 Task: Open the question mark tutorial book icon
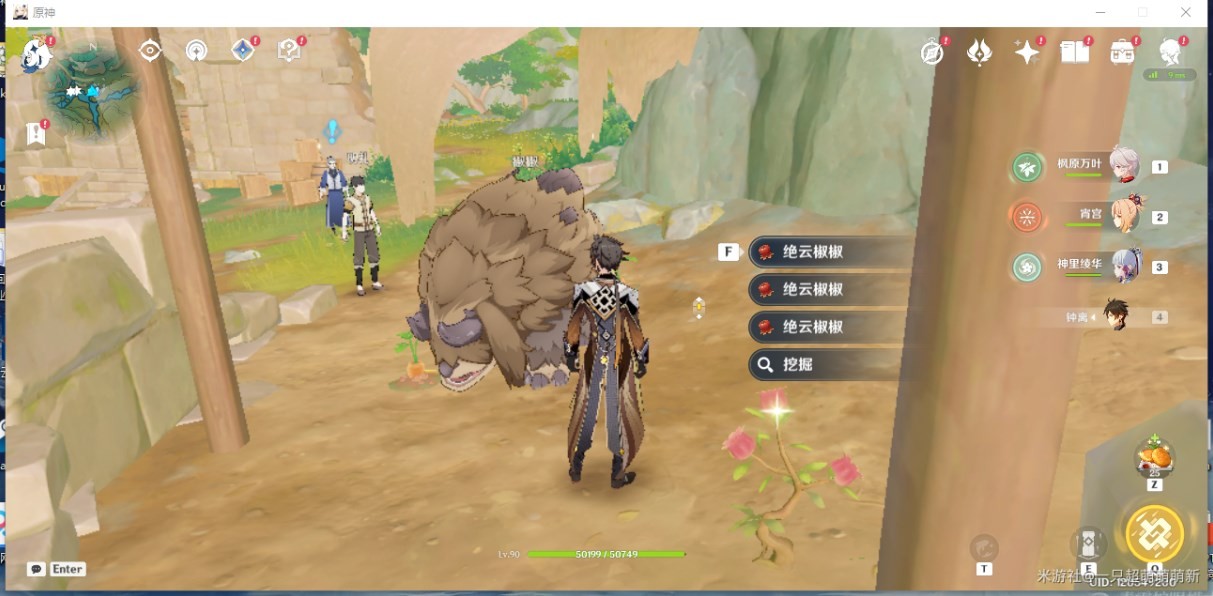tap(289, 50)
